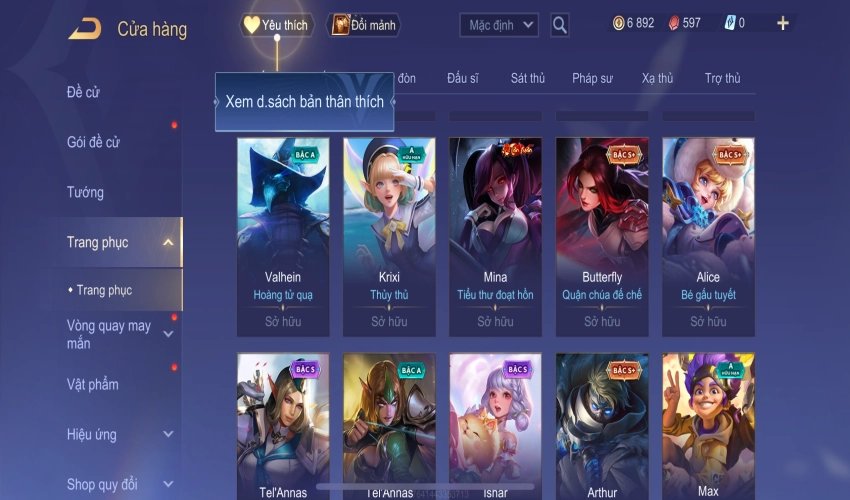The height and width of the screenshot is (500, 850).
Task: Open Đổi mảnh fragment exchange
Action: pyautogui.click(x=364, y=25)
